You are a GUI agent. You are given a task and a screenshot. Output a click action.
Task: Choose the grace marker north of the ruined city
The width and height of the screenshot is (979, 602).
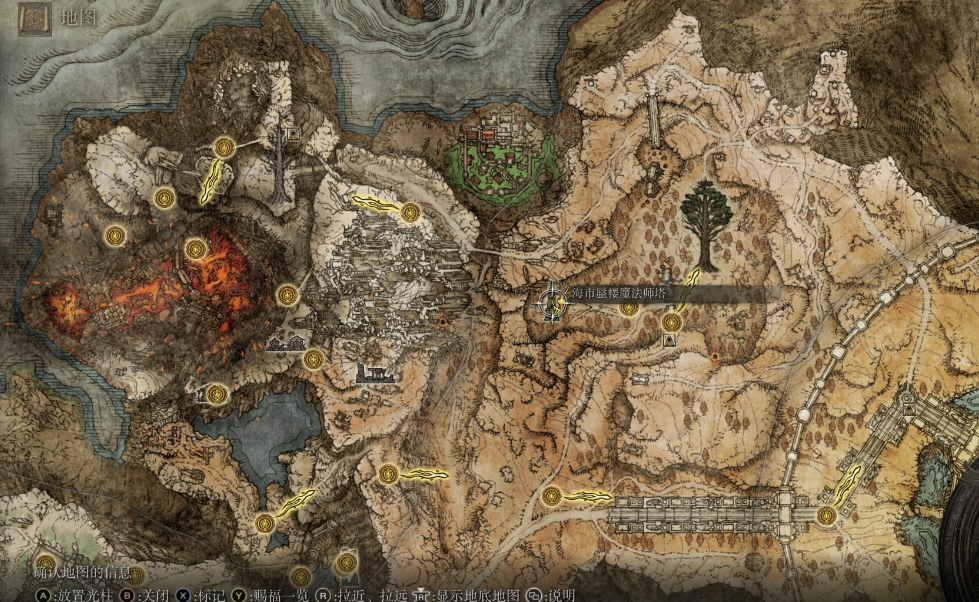click(410, 212)
